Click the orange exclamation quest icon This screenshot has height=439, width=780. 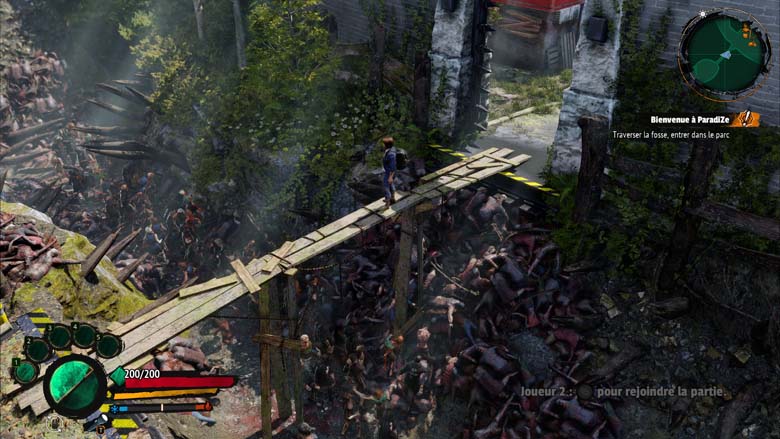click(x=745, y=119)
